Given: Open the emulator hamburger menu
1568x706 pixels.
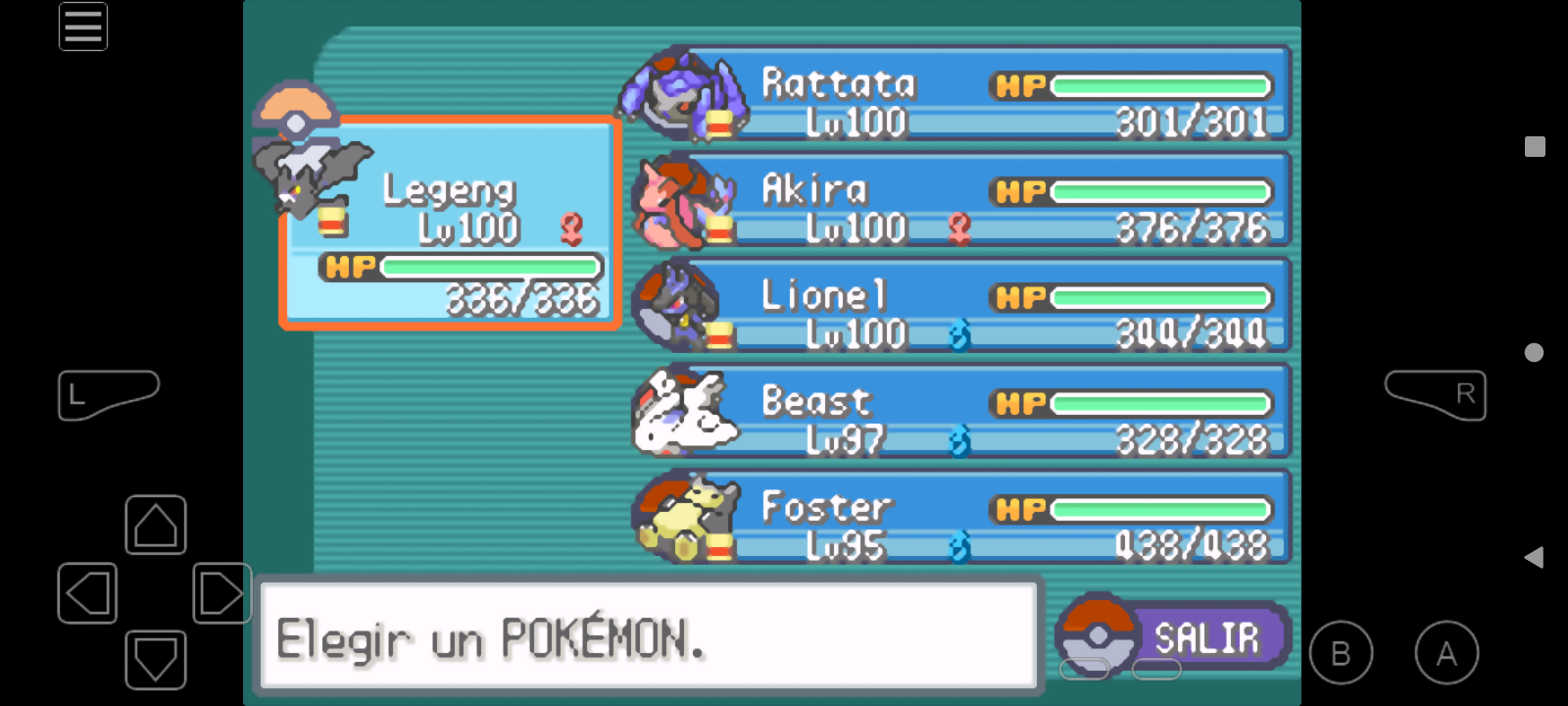Looking at the screenshot, I should tap(83, 26).
